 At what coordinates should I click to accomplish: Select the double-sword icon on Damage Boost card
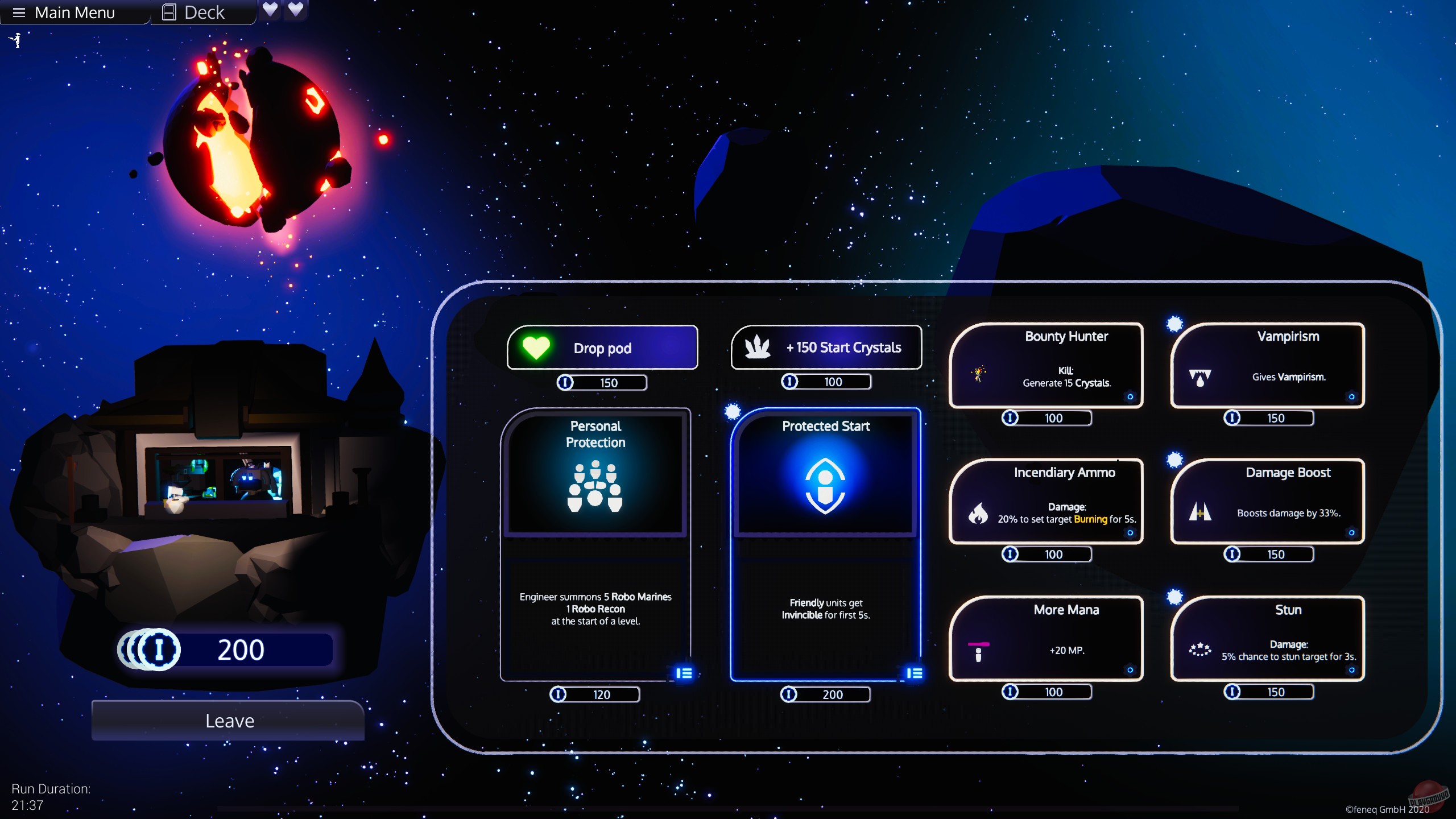pyautogui.click(x=1200, y=511)
